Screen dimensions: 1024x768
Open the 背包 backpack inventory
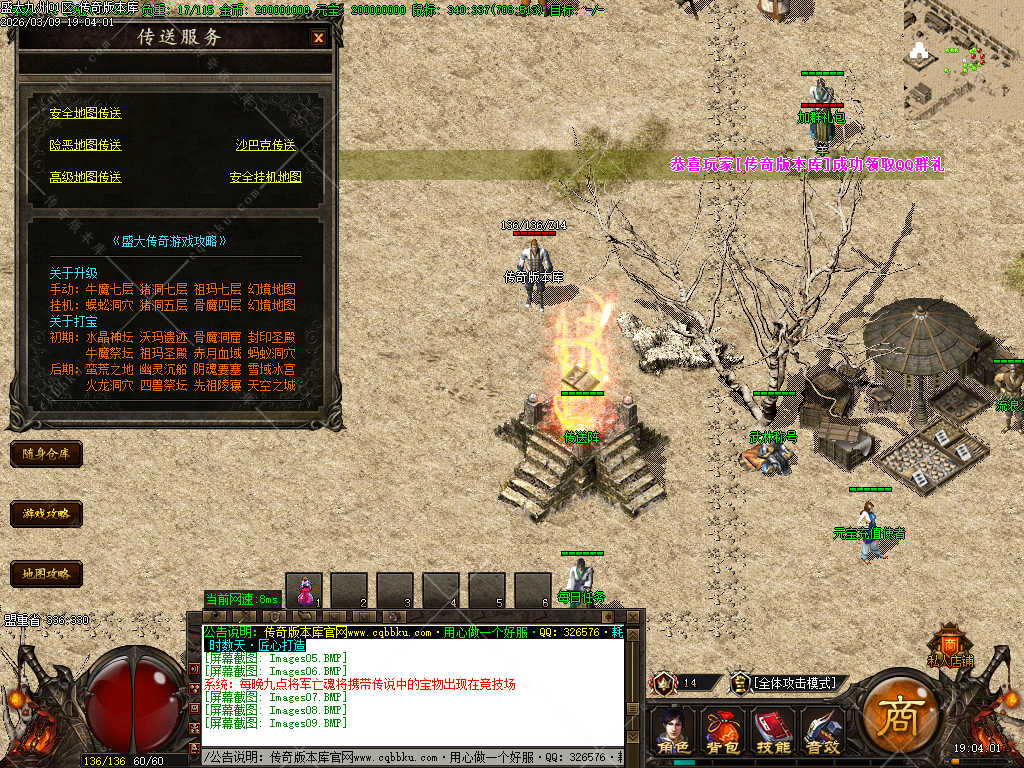pyautogui.click(x=722, y=730)
